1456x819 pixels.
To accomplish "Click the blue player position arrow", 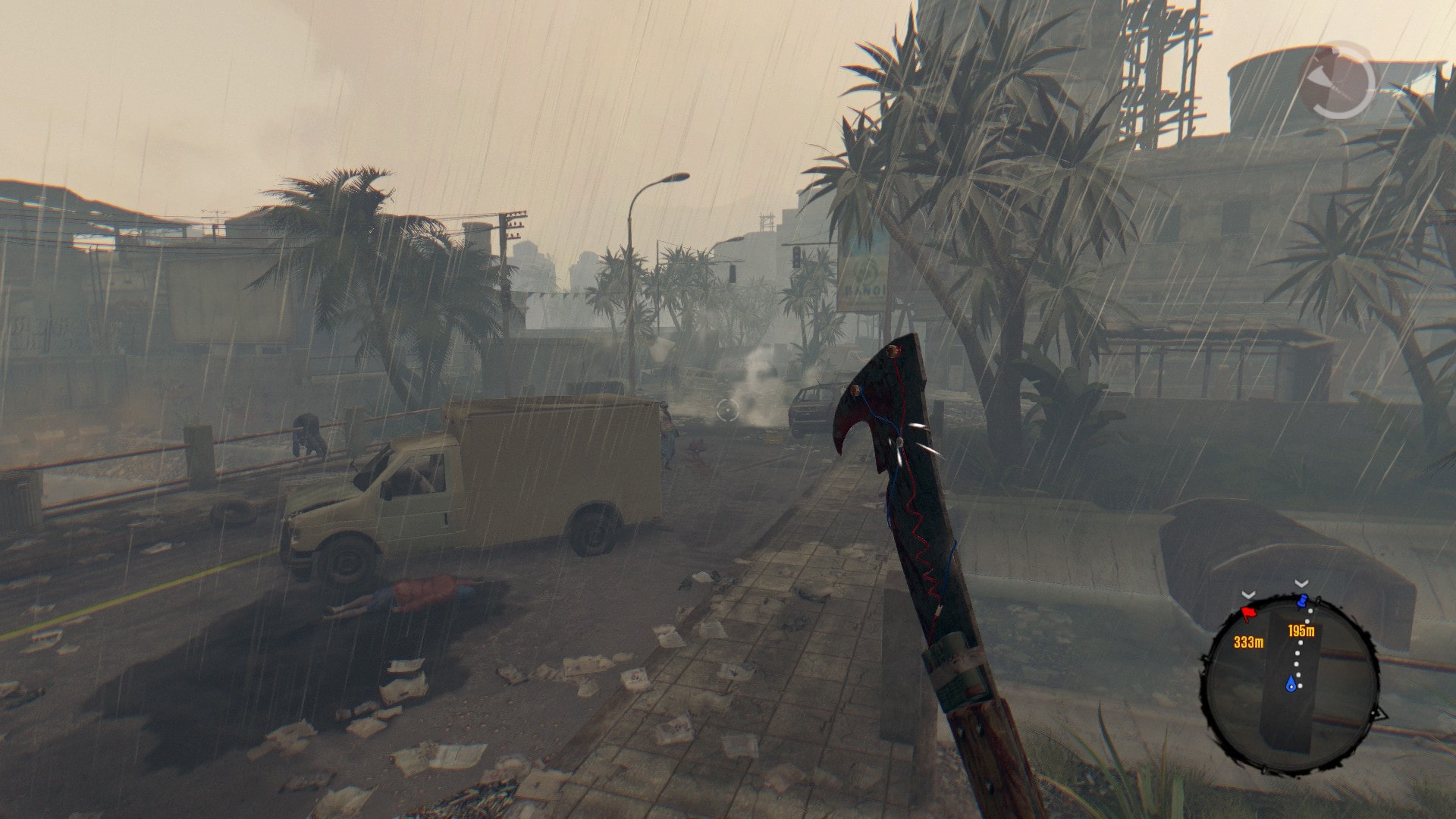I will point(1291,685).
